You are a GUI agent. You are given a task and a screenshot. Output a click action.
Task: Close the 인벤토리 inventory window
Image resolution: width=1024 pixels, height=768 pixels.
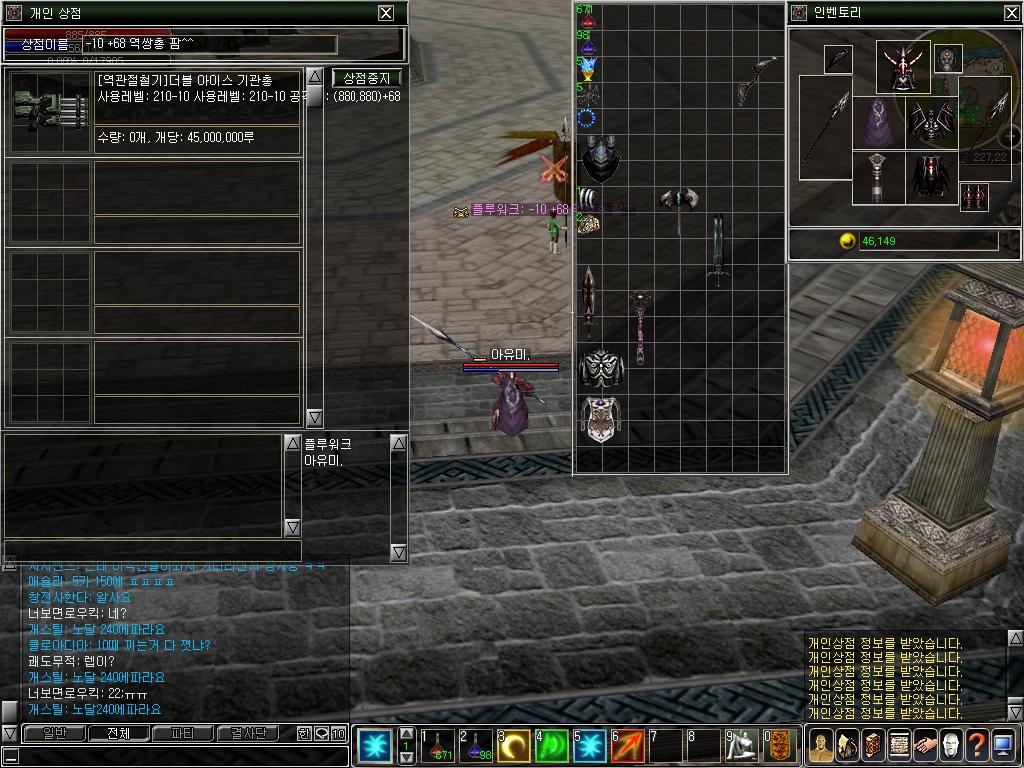pos(1011,13)
